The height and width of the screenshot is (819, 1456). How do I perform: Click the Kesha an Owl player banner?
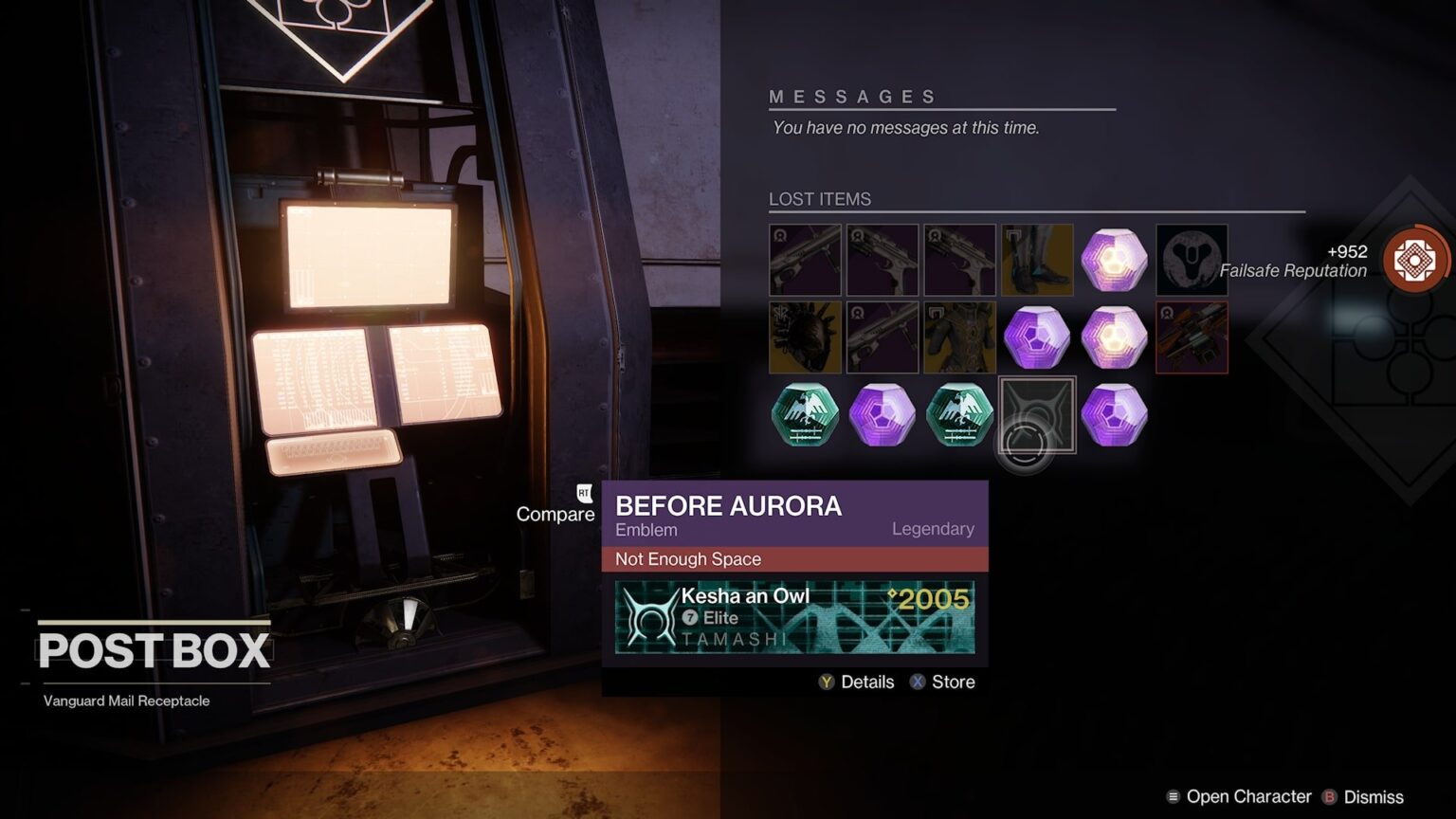pyautogui.click(x=796, y=618)
